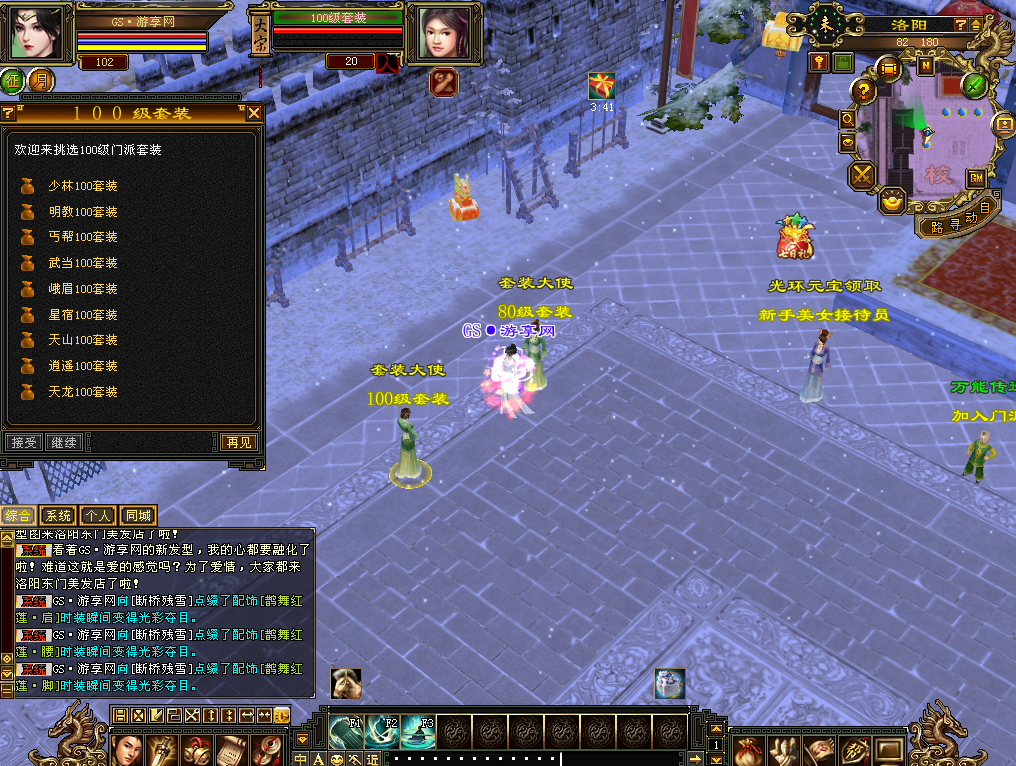Click the magnifying glass minimap button
Viewport: 1016px width, 766px height.
point(847,119)
